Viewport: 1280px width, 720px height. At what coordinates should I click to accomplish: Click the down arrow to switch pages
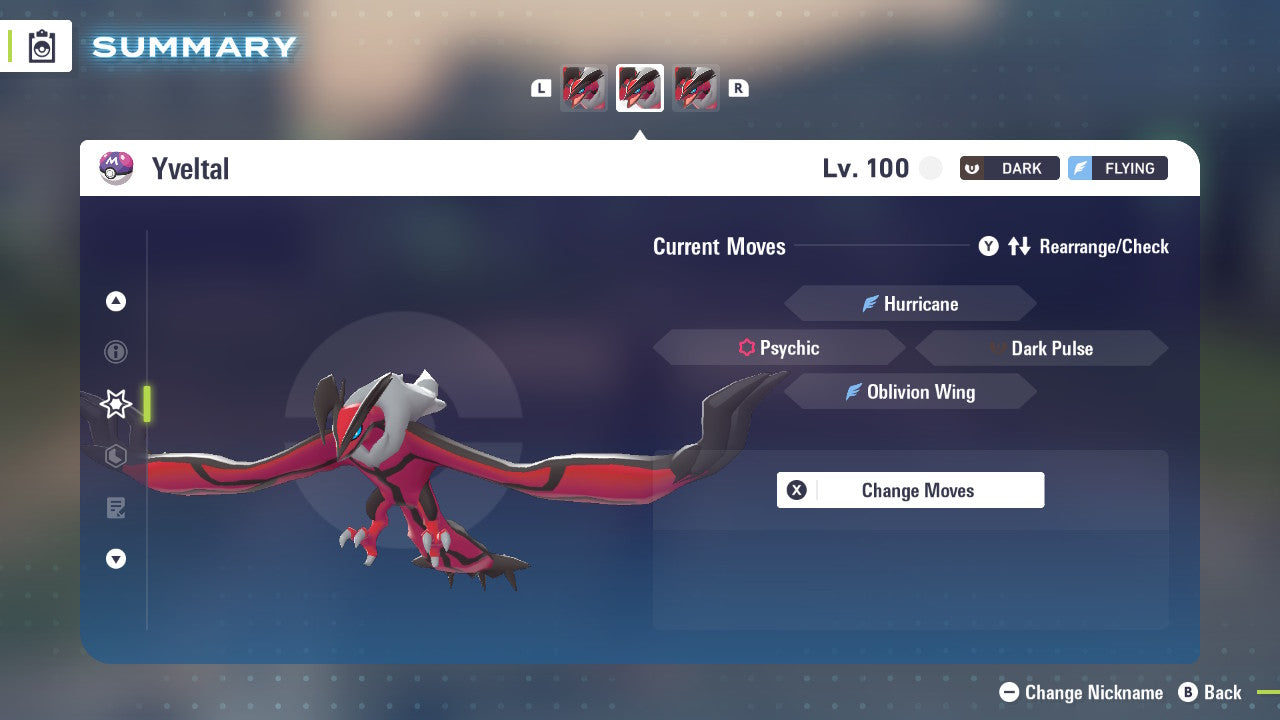click(115, 559)
